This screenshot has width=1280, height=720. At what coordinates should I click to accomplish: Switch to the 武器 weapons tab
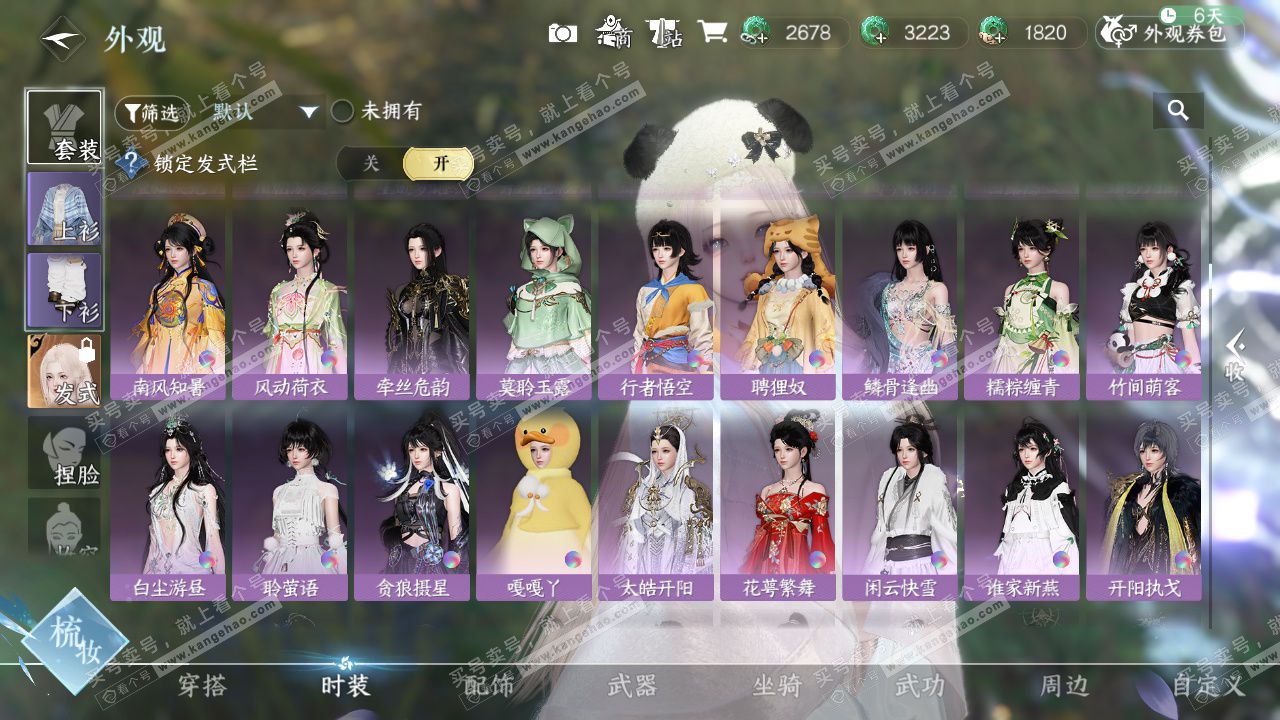(x=632, y=686)
